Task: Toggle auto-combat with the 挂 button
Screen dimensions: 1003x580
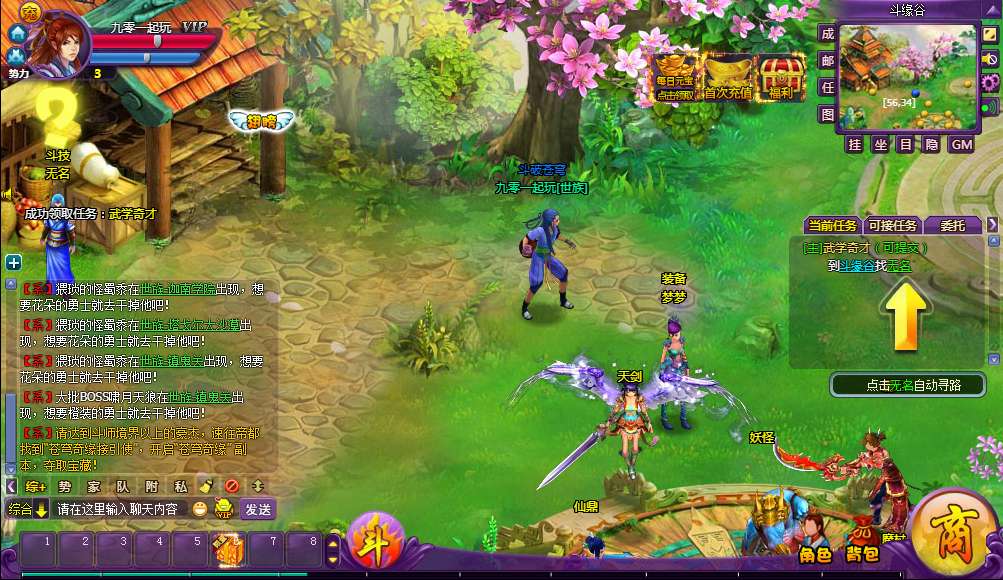Action: click(854, 145)
